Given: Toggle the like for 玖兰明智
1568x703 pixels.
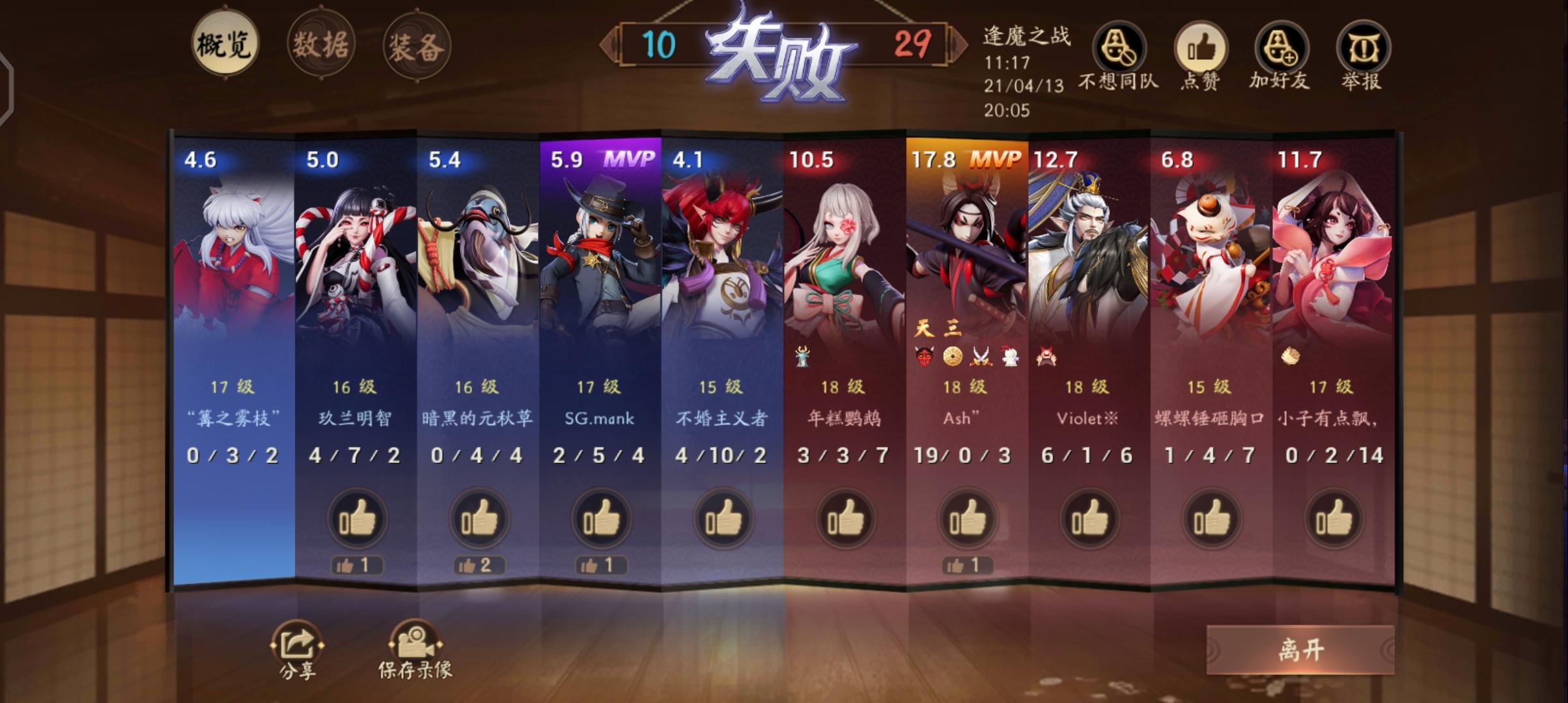Looking at the screenshot, I should (x=357, y=517).
